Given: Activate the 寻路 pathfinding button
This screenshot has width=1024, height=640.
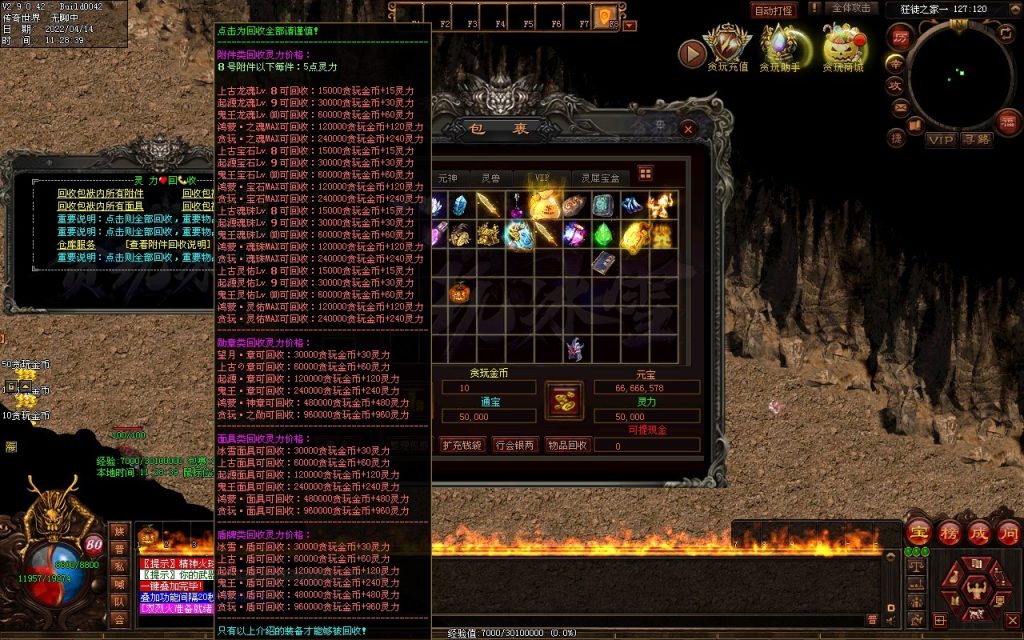Looking at the screenshot, I should (977, 139).
